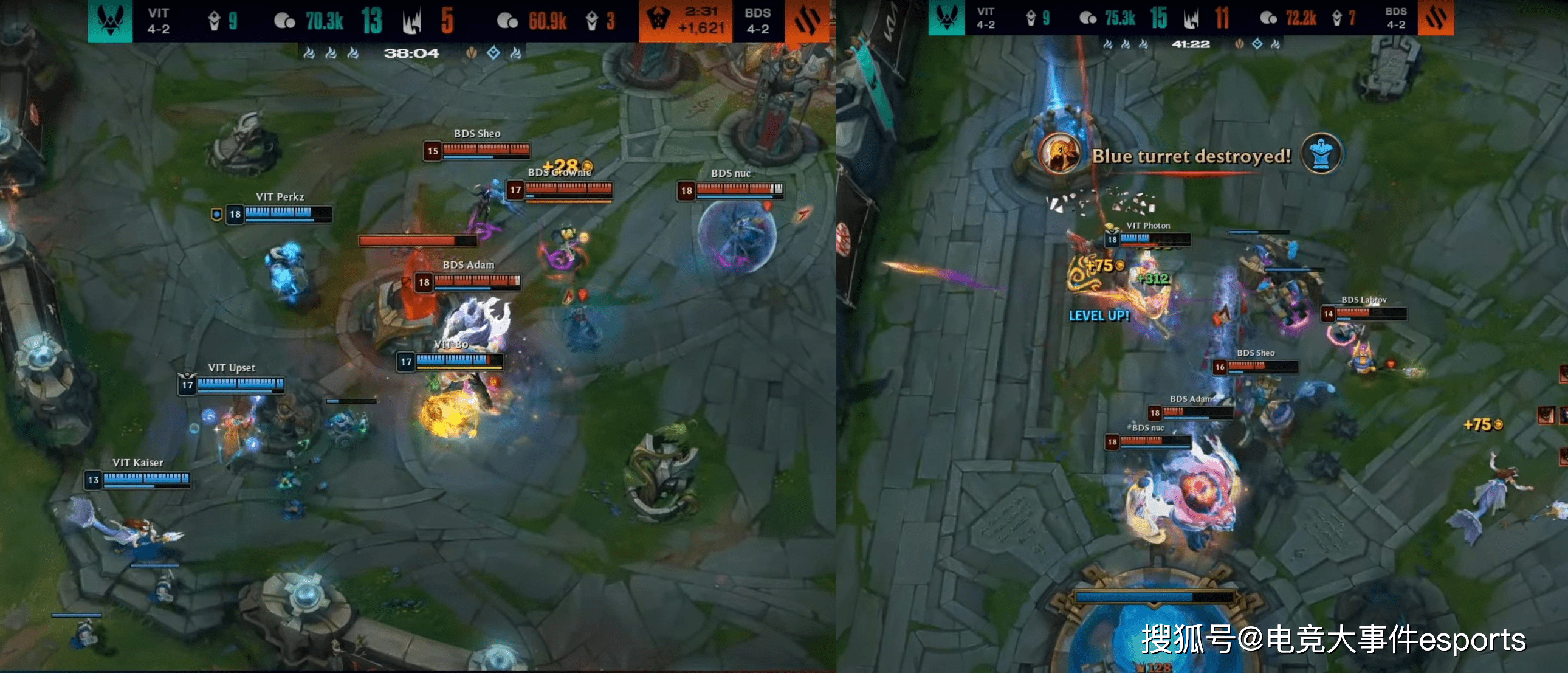Viewport: 1568px width, 673px height.
Task: Click the Vitality logo beside the 70.3k scoreboard
Action: 110,21
